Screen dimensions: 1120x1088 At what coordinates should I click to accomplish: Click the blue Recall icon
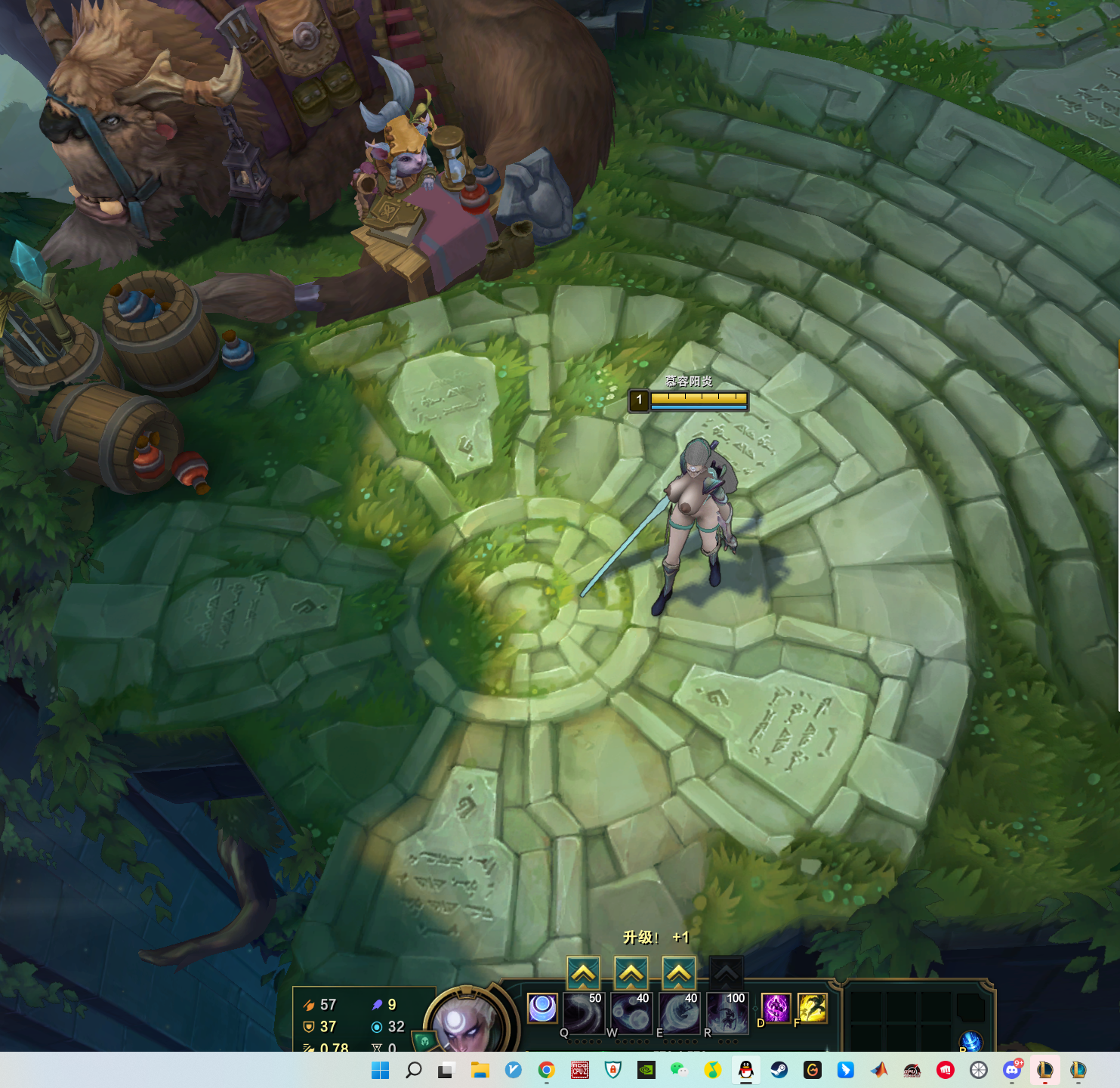(x=971, y=1041)
